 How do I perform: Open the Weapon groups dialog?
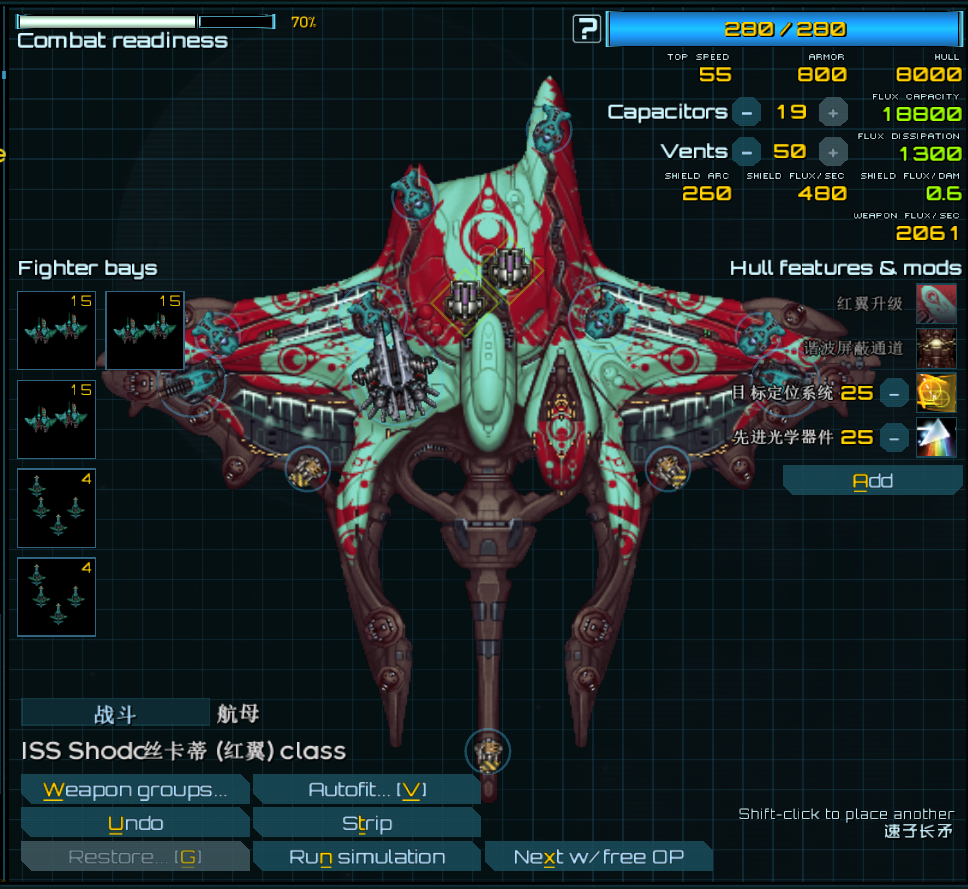coord(135,790)
